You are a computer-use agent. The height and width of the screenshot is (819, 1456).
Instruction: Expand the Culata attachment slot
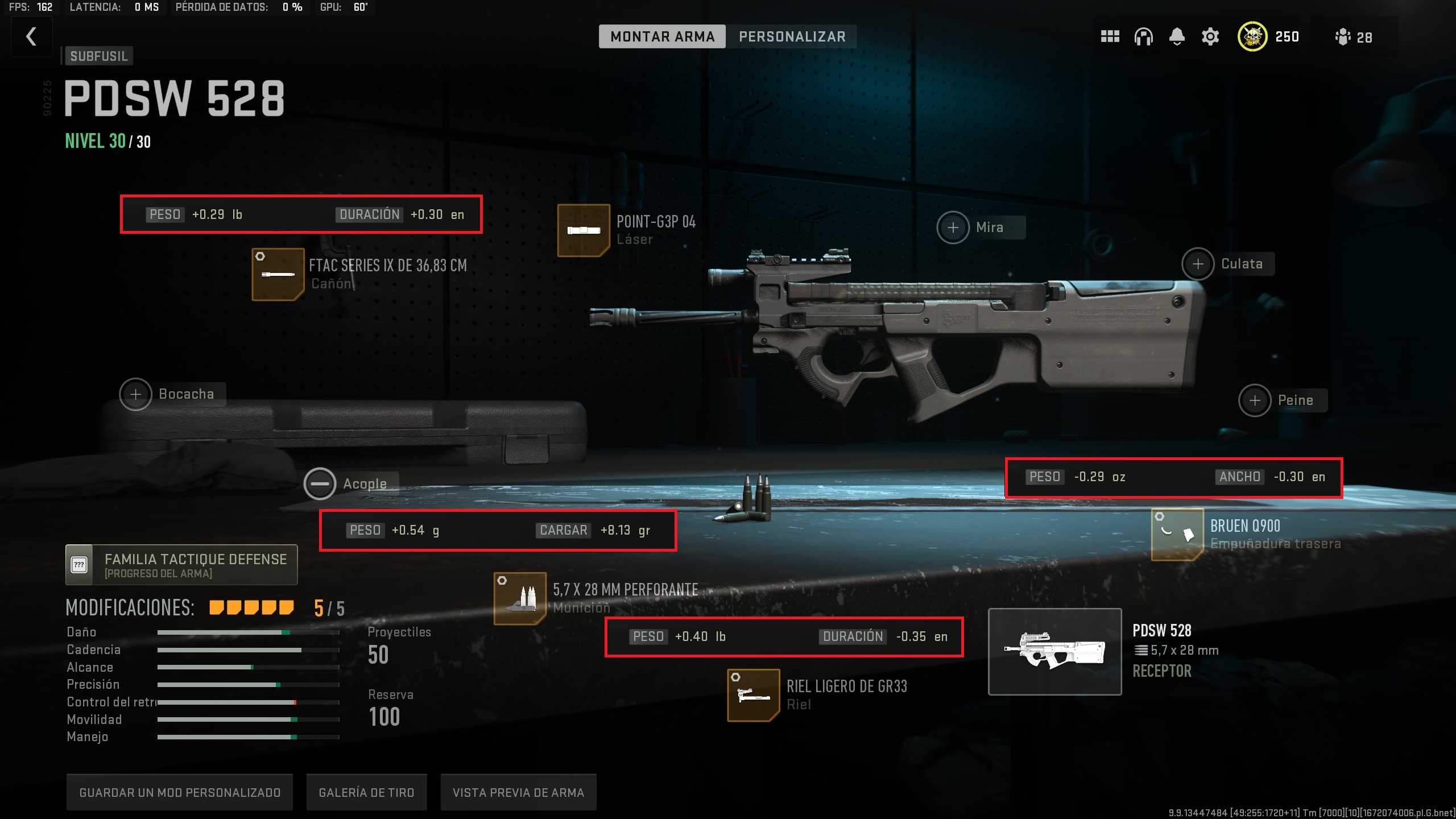pyautogui.click(x=1198, y=263)
